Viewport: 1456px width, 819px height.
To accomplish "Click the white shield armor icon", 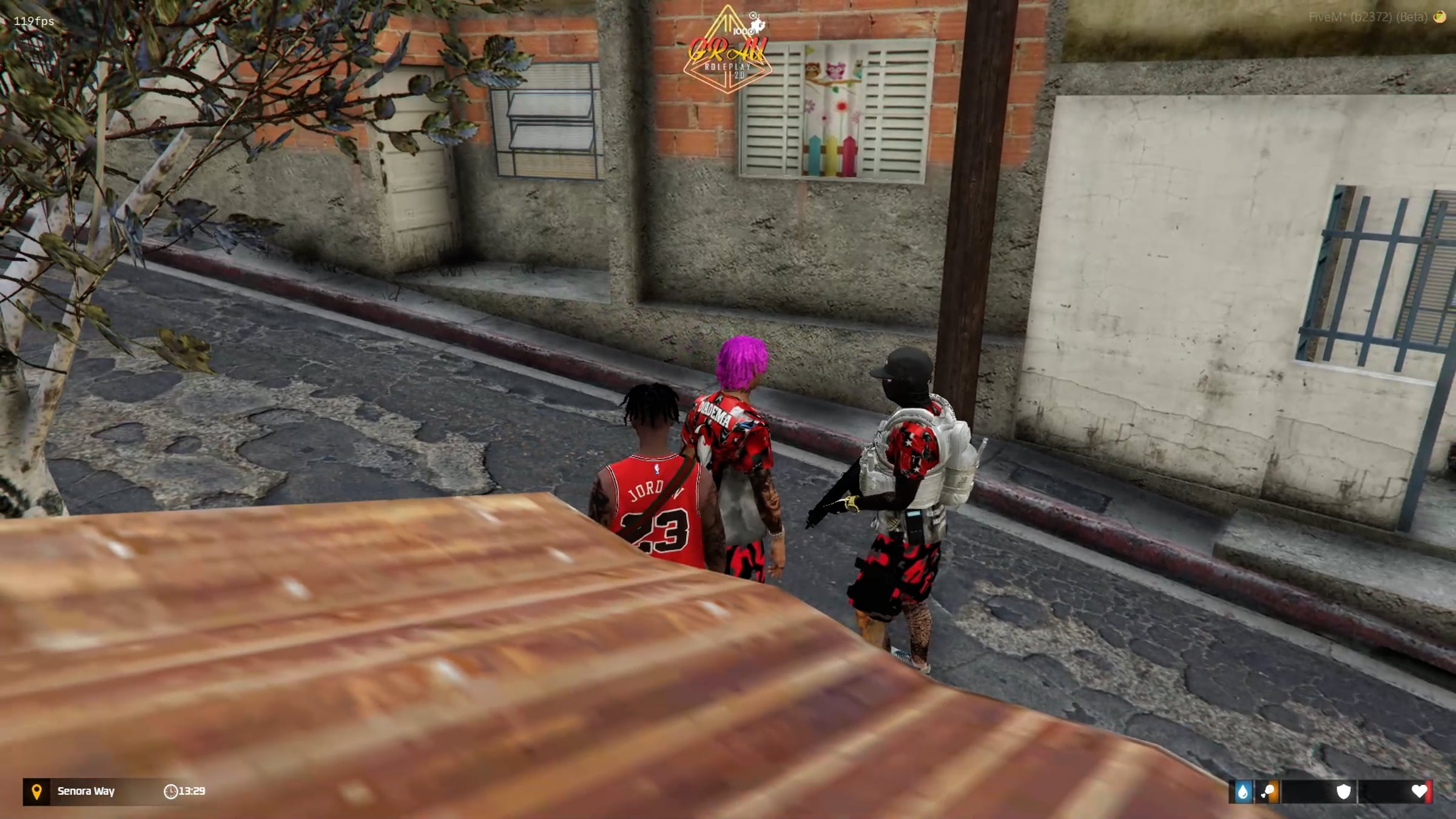I will pyautogui.click(x=1343, y=792).
